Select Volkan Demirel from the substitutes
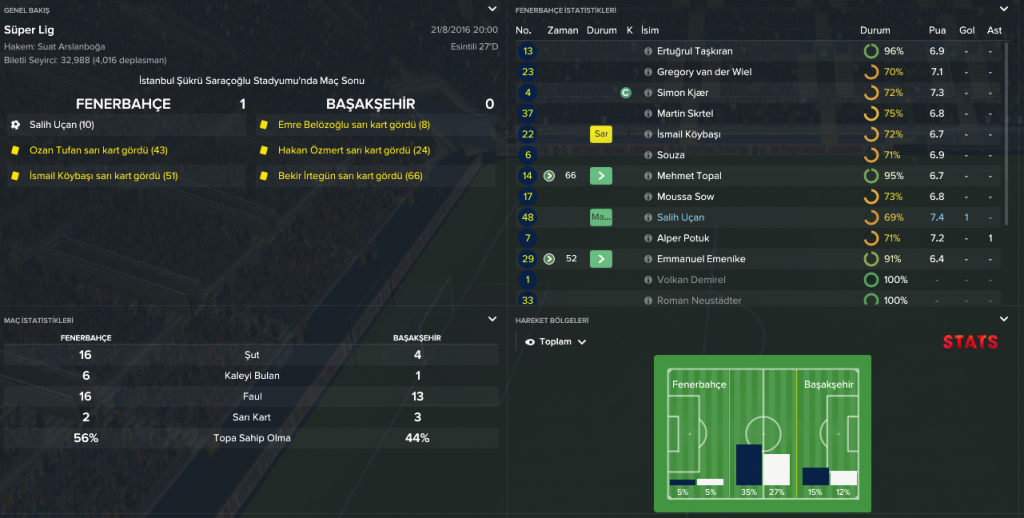Screen dimensions: 1024x518 [x=691, y=280]
